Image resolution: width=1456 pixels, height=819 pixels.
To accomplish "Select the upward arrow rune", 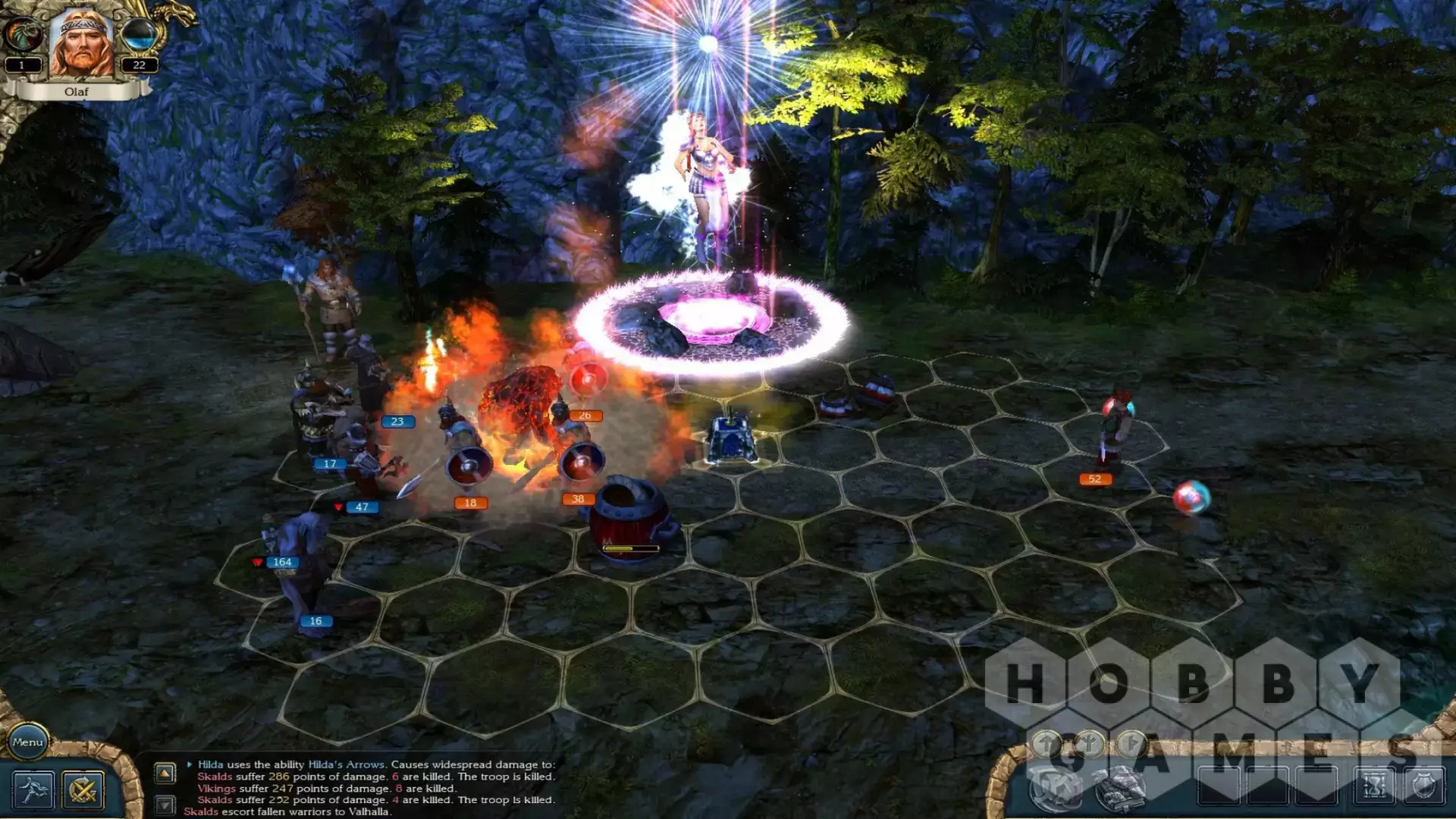I will tap(1047, 742).
